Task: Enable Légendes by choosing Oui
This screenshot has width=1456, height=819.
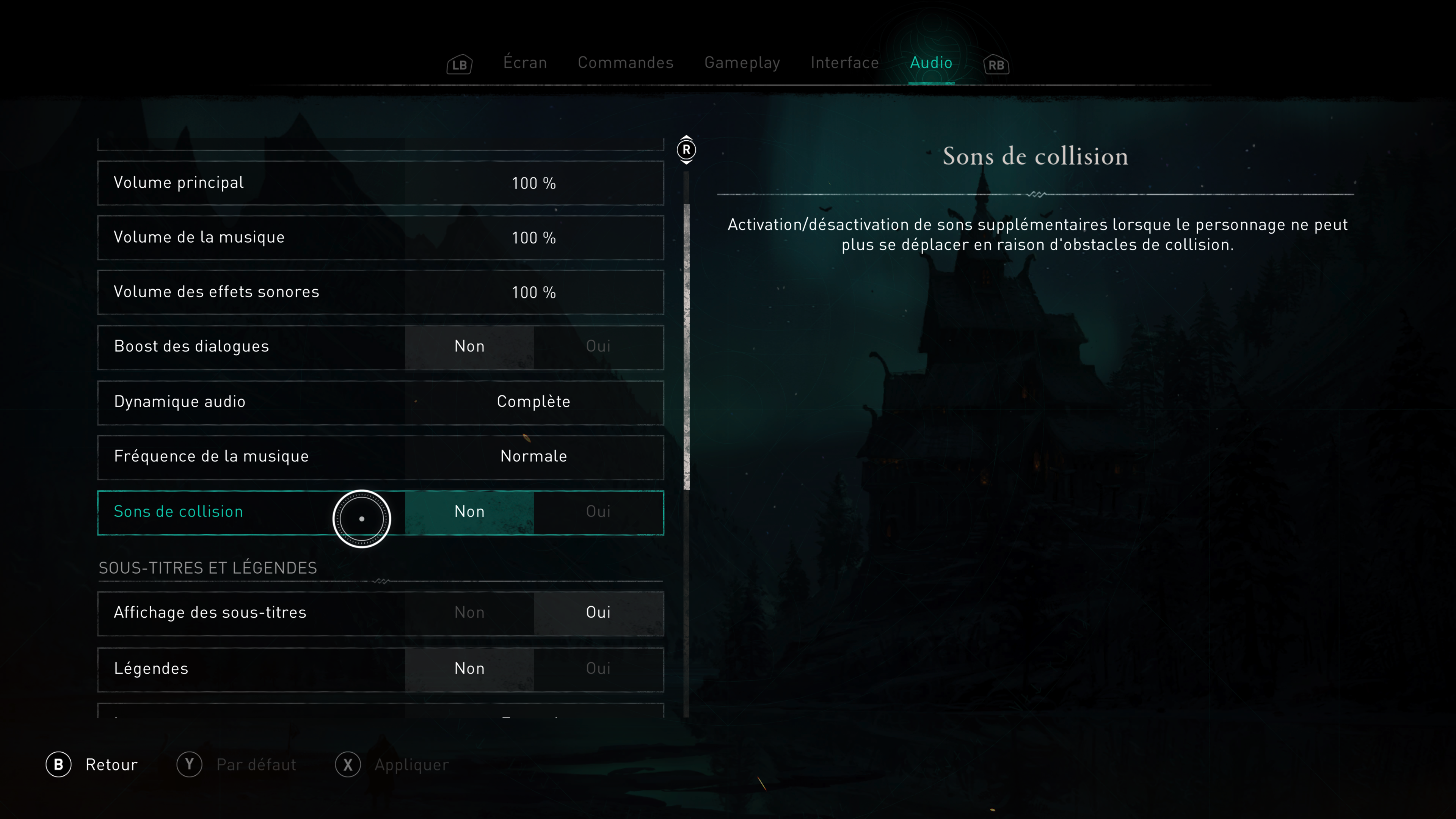Action: coord(598,668)
